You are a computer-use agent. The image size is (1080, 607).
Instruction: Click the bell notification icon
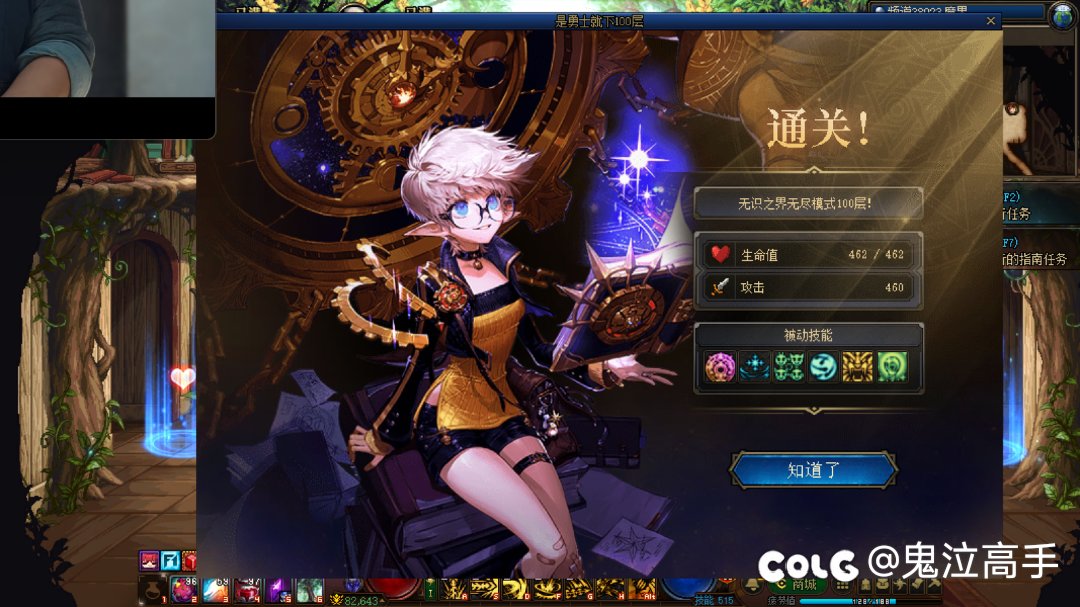(x=754, y=585)
